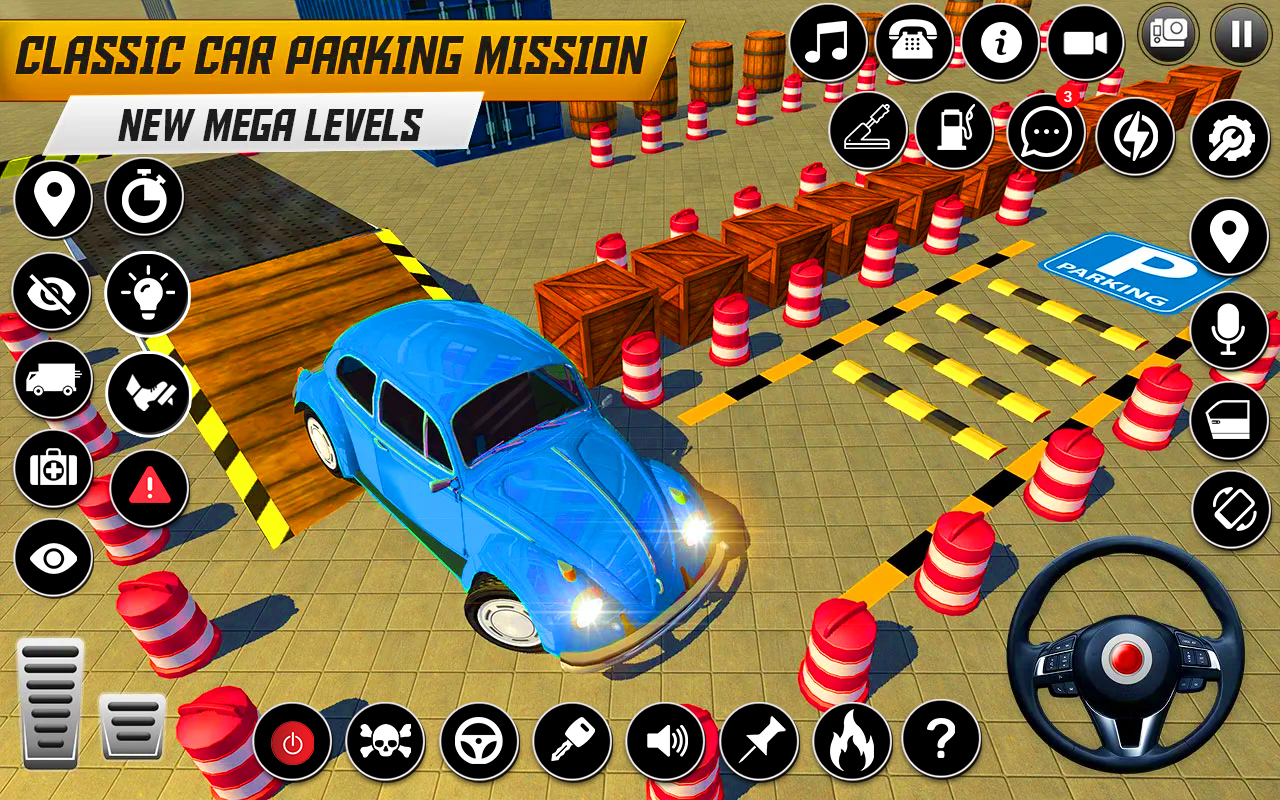Image resolution: width=1280 pixels, height=800 pixels.
Task: Tap the stopwatch timer icon
Action: [x=147, y=199]
